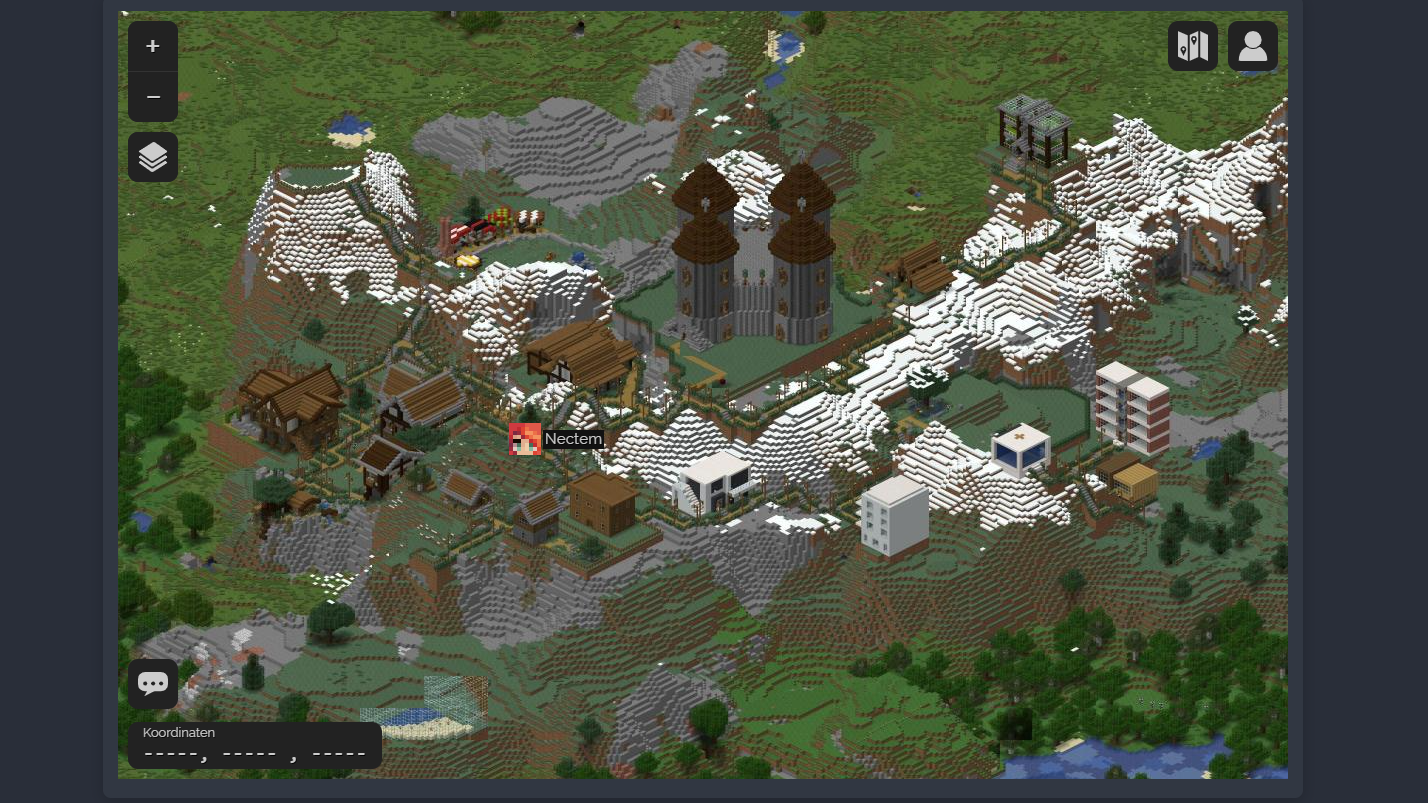
Task: Open the online players list
Action: [1253, 46]
